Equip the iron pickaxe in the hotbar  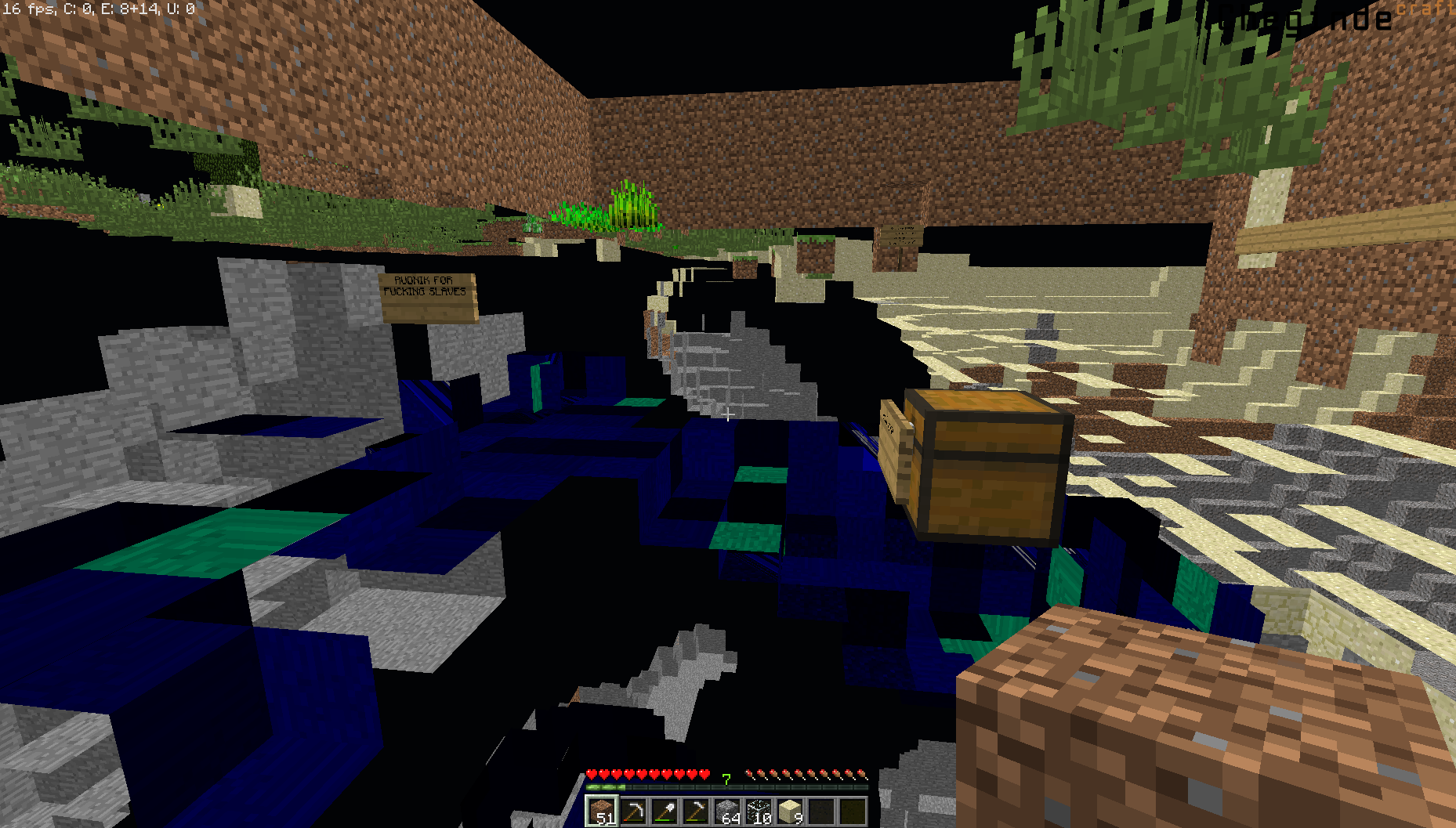click(x=633, y=812)
